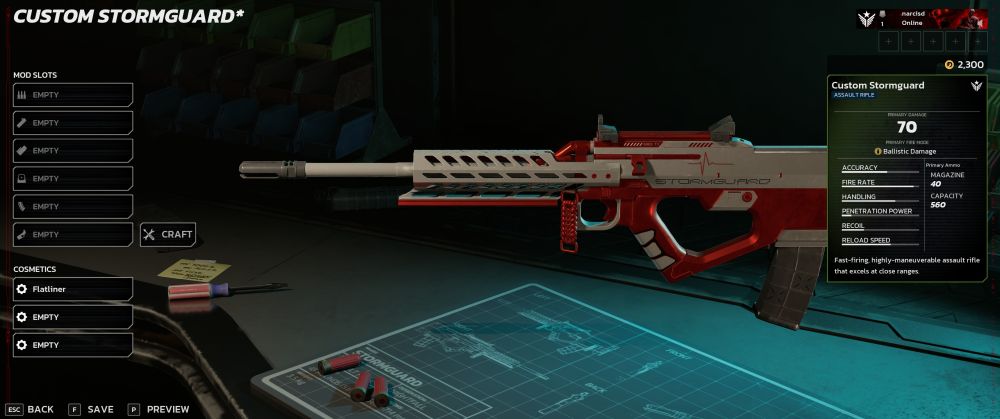The width and height of the screenshot is (1000, 419).
Task: Choose the ammo mod slot with bullets icon
Action: point(73,95)
